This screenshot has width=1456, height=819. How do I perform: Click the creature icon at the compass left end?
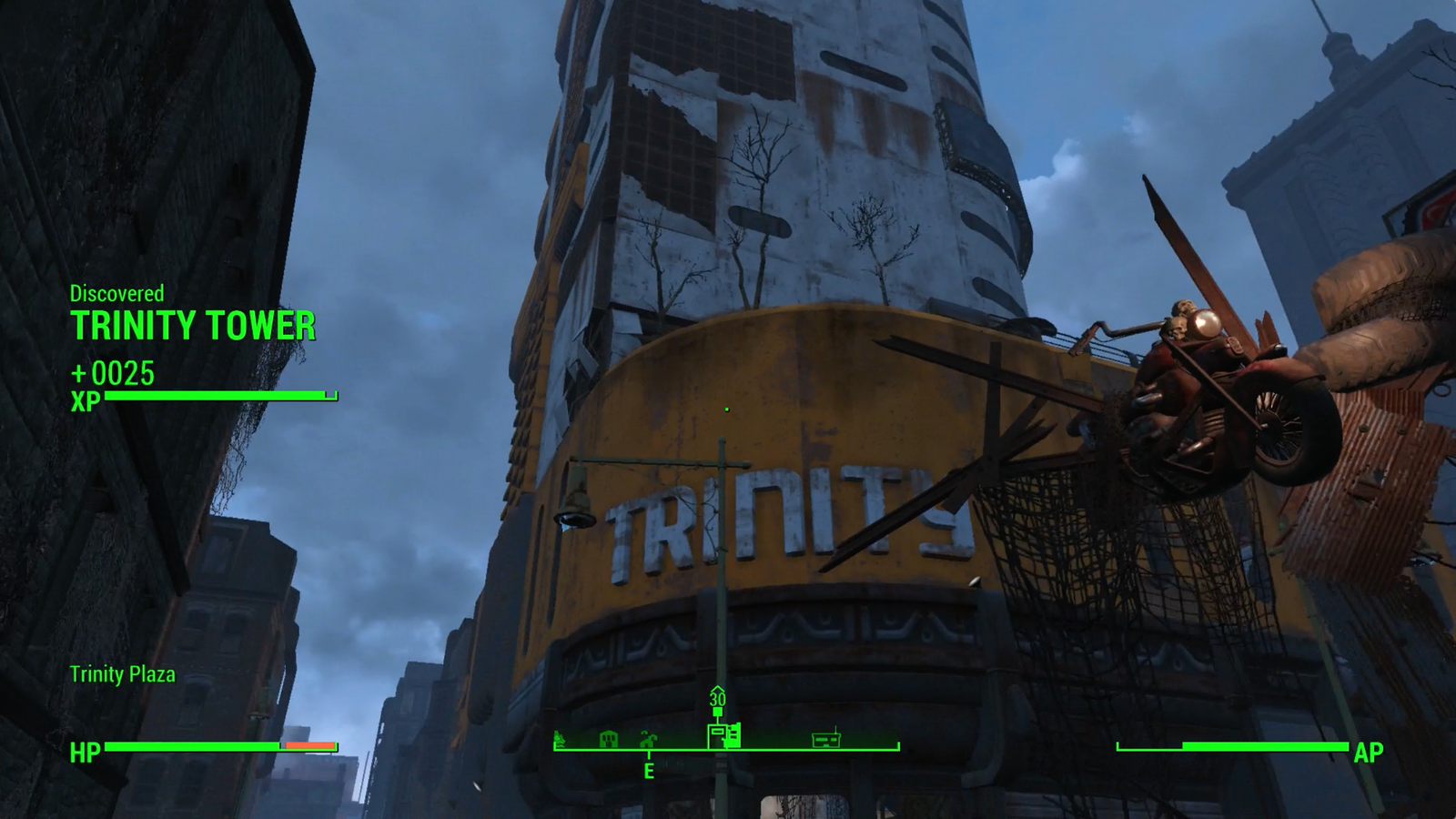(x=560, y=739)
